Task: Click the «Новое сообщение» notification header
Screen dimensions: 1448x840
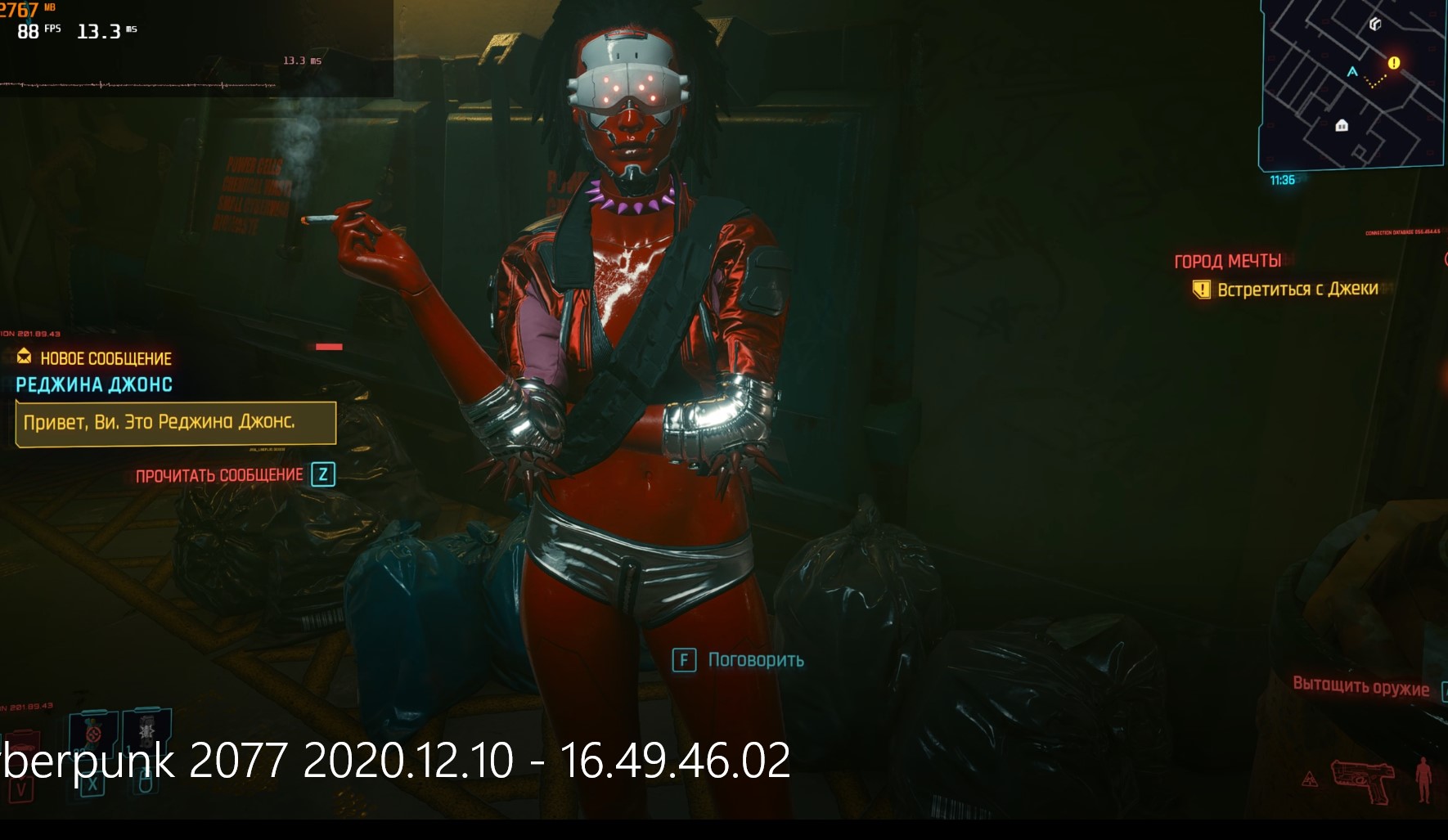Action: (105, 358)
